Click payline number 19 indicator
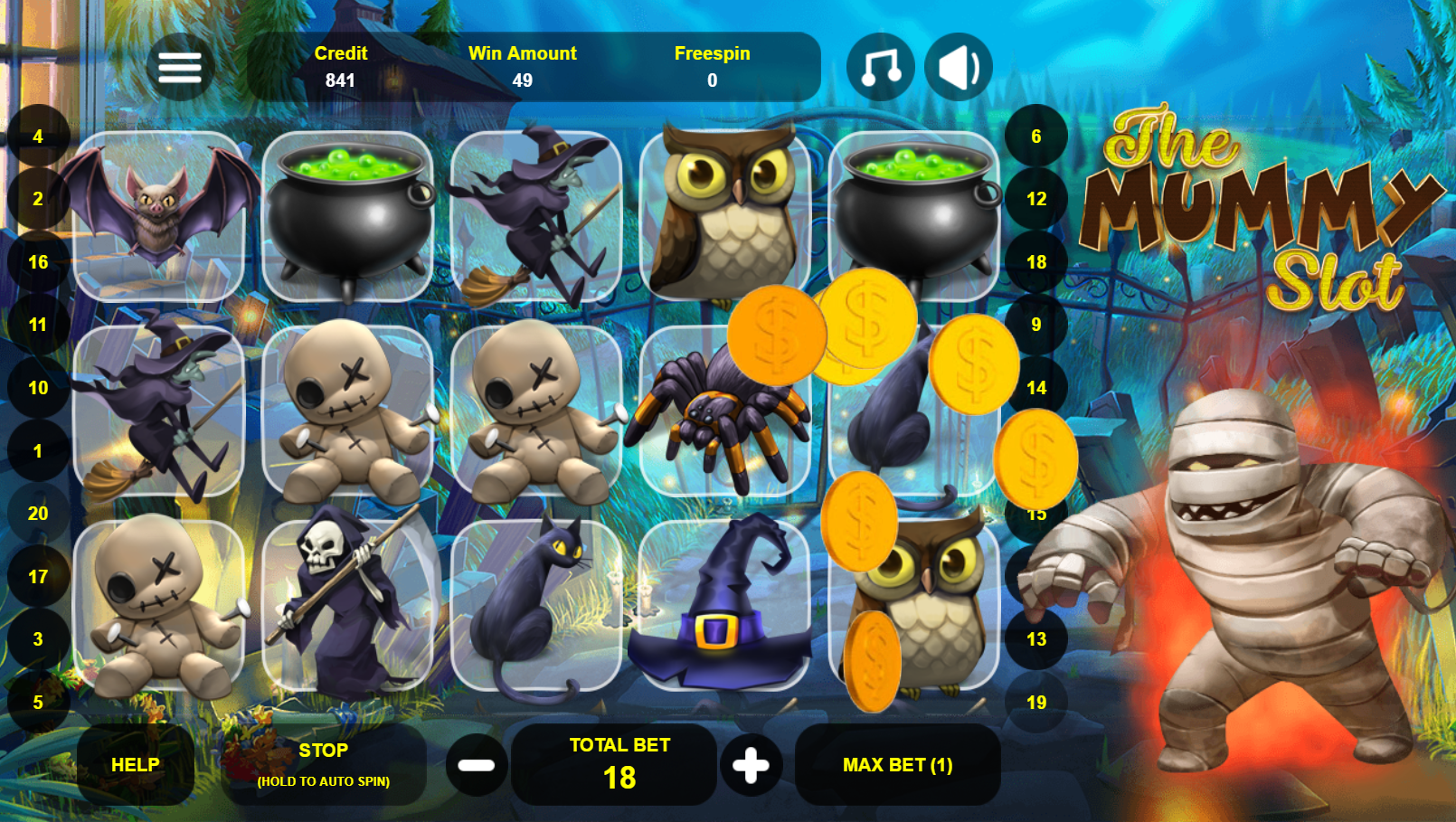Screen dimensions: 1456x822 (x=1036, y=703)
